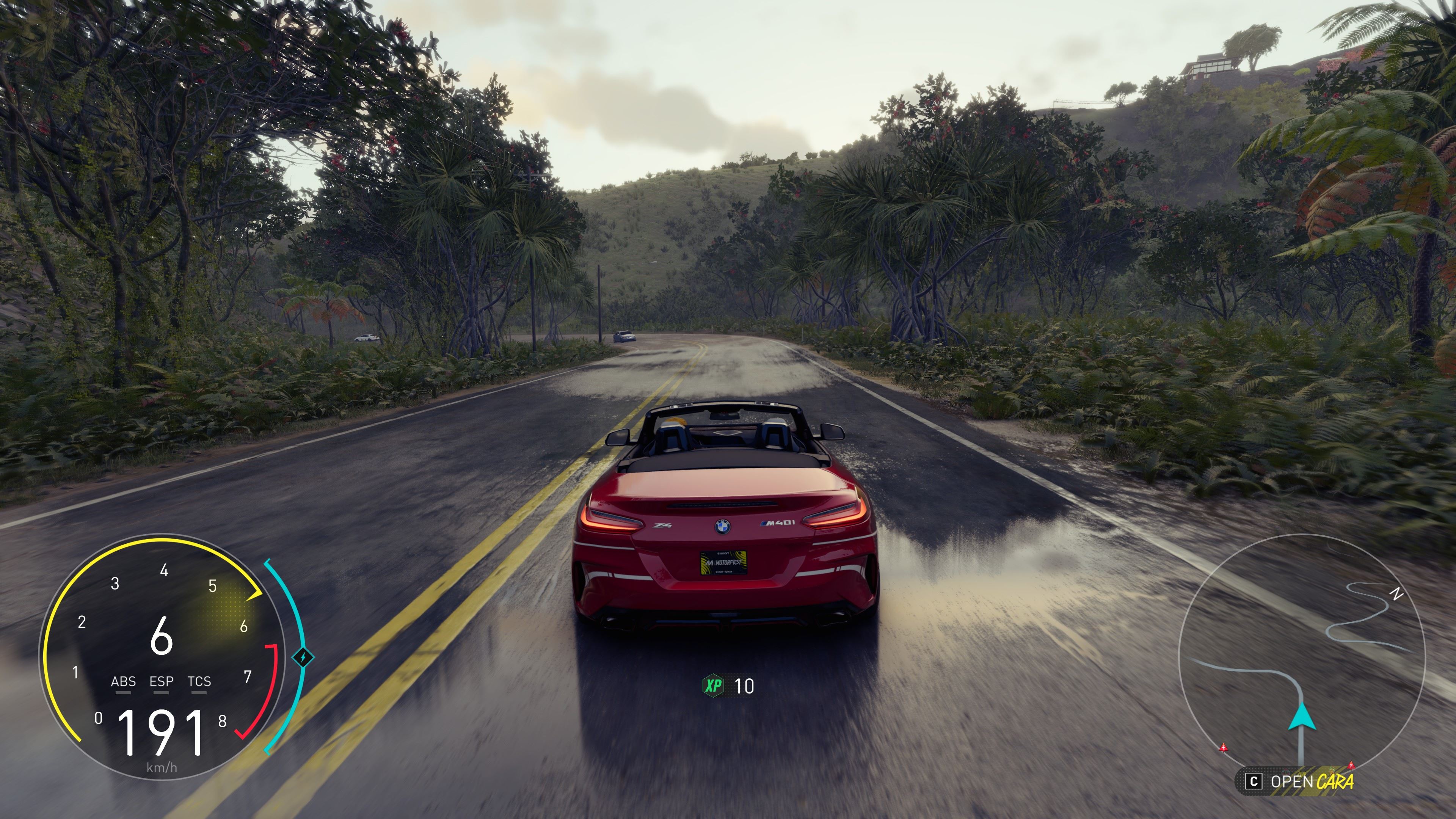This screenshot has height=819, width=1456.
Task: Activate the nitro lightning bolt icon
Action: [303, 657]
